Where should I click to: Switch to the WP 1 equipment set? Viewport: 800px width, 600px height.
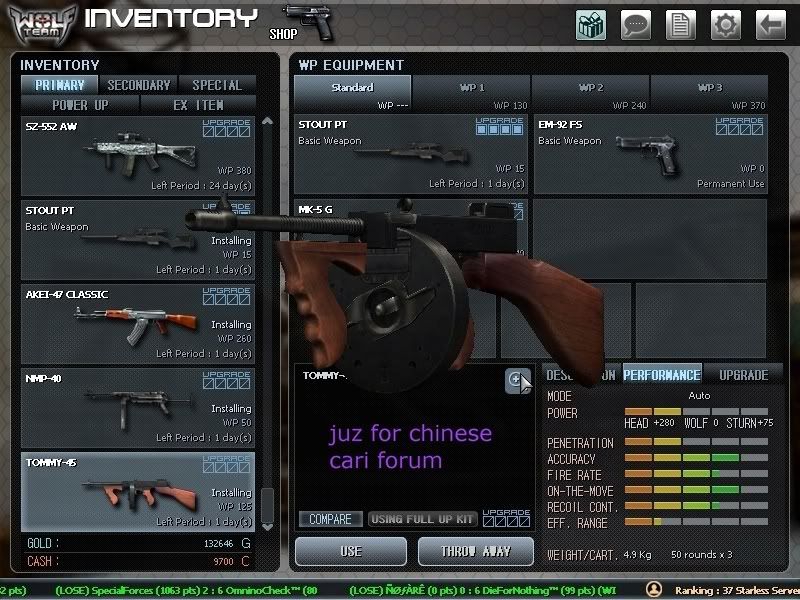click(472, 93)
